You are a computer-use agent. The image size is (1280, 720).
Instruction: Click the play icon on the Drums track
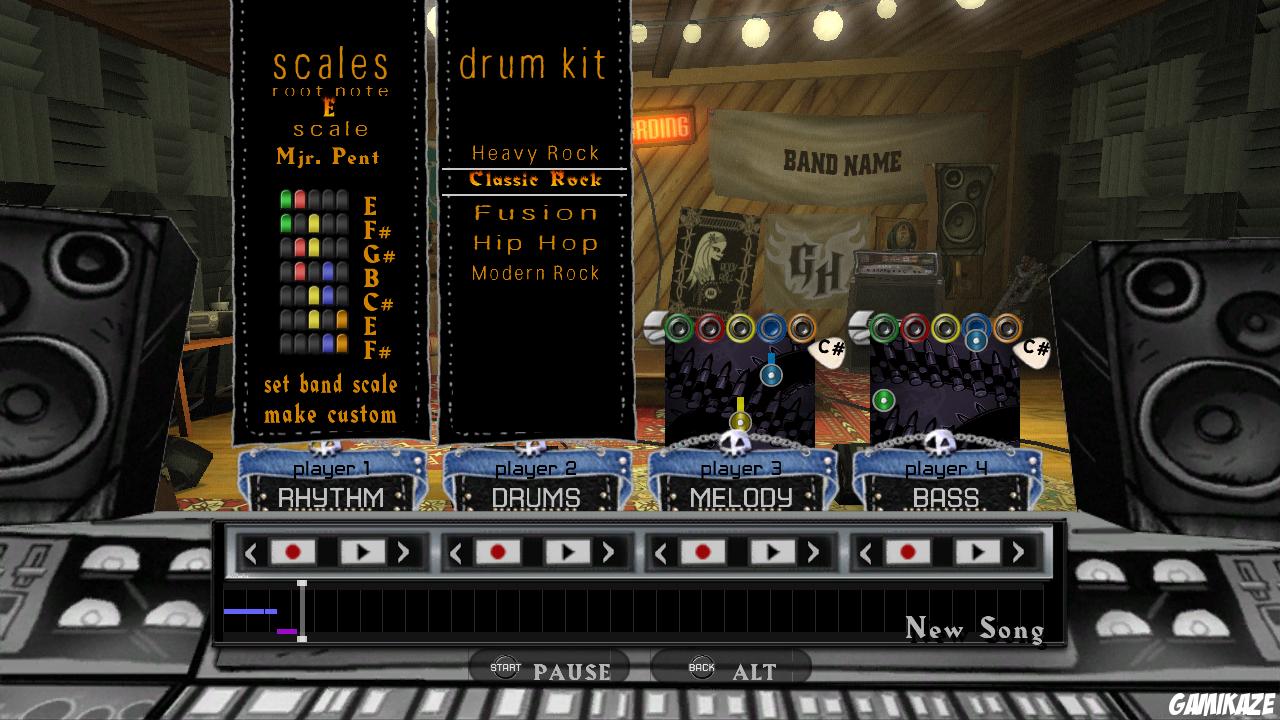tap(569, 551)
